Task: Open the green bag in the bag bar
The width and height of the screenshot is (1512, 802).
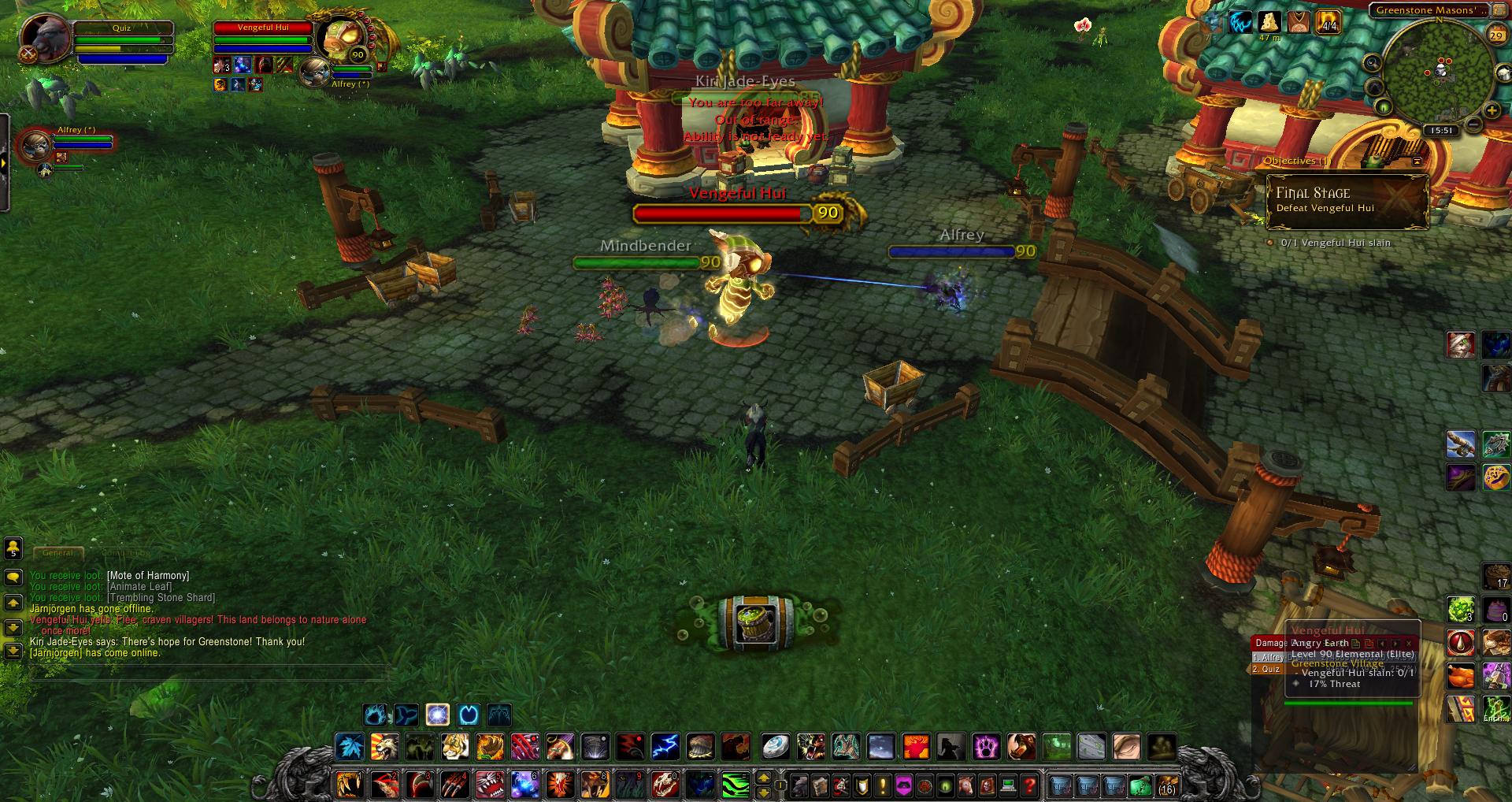Action: pyautogui.click(x=1140, y=785)
